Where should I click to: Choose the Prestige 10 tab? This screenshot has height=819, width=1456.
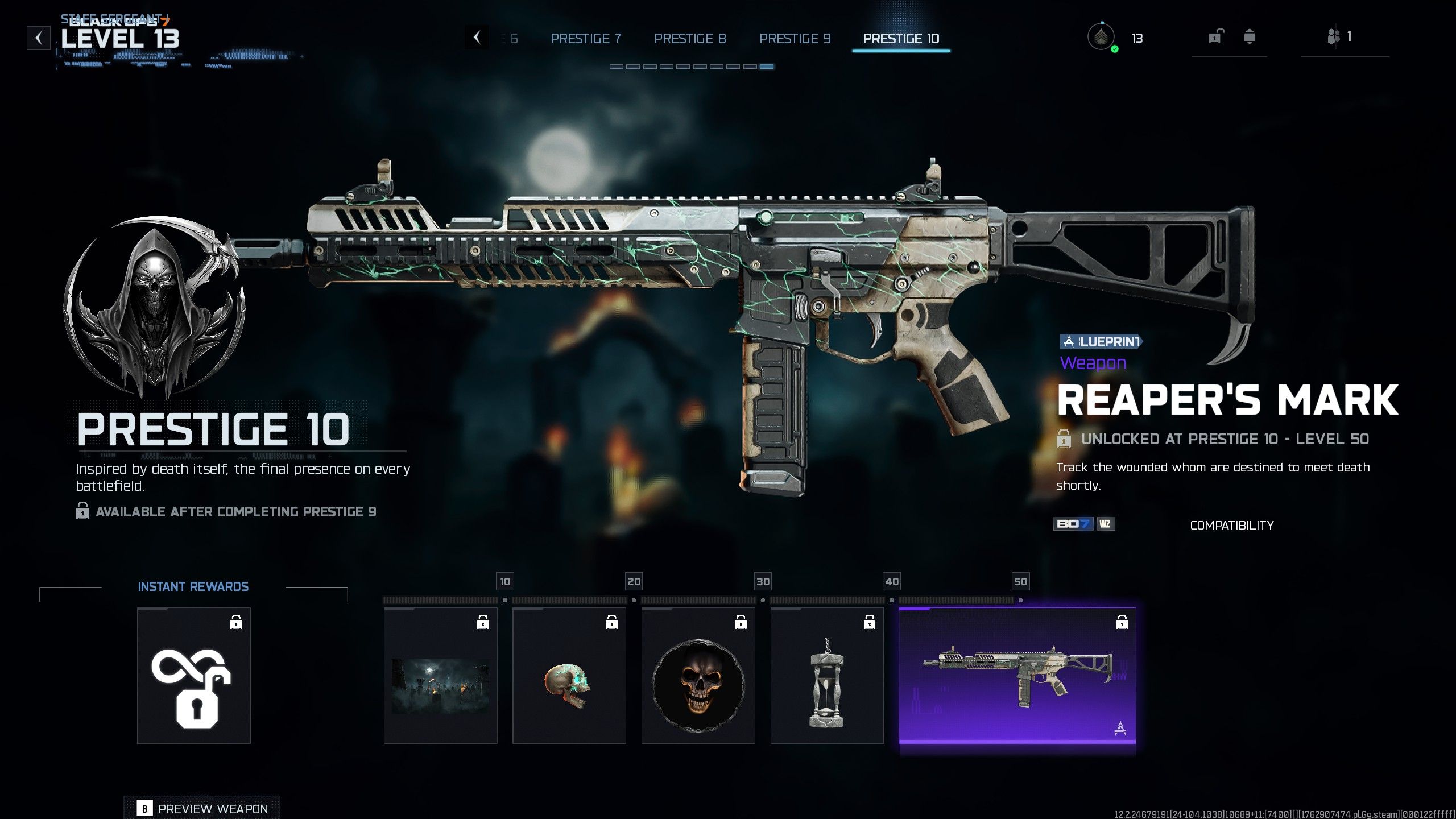click(901, 38)
